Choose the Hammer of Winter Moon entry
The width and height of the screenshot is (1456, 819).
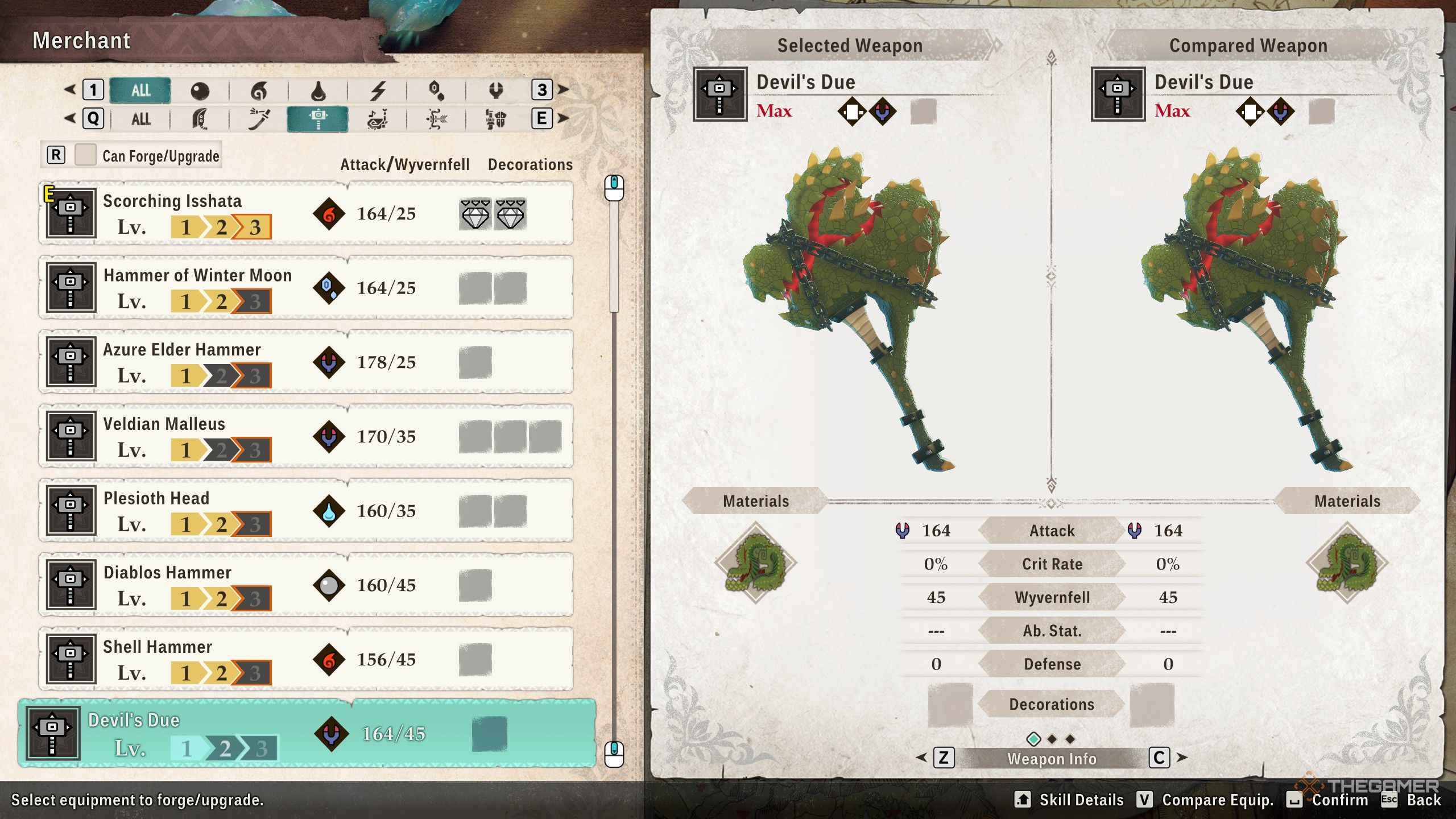pos(306,288)
